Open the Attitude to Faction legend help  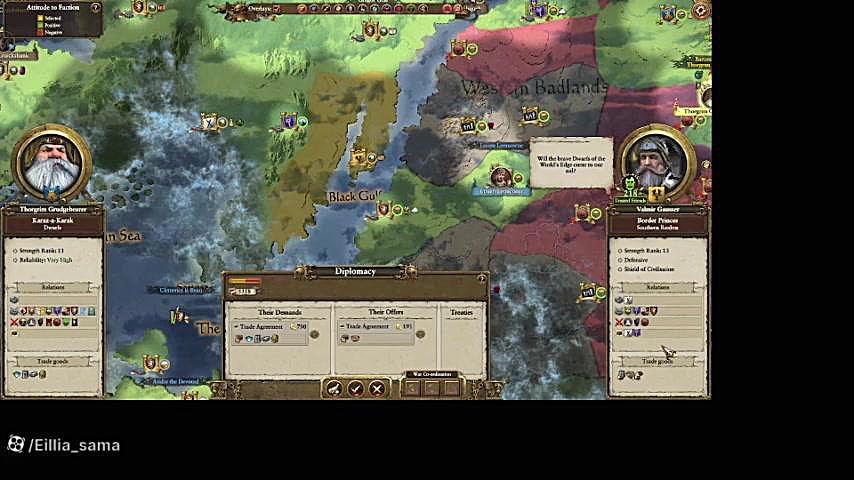coord(96,8)
